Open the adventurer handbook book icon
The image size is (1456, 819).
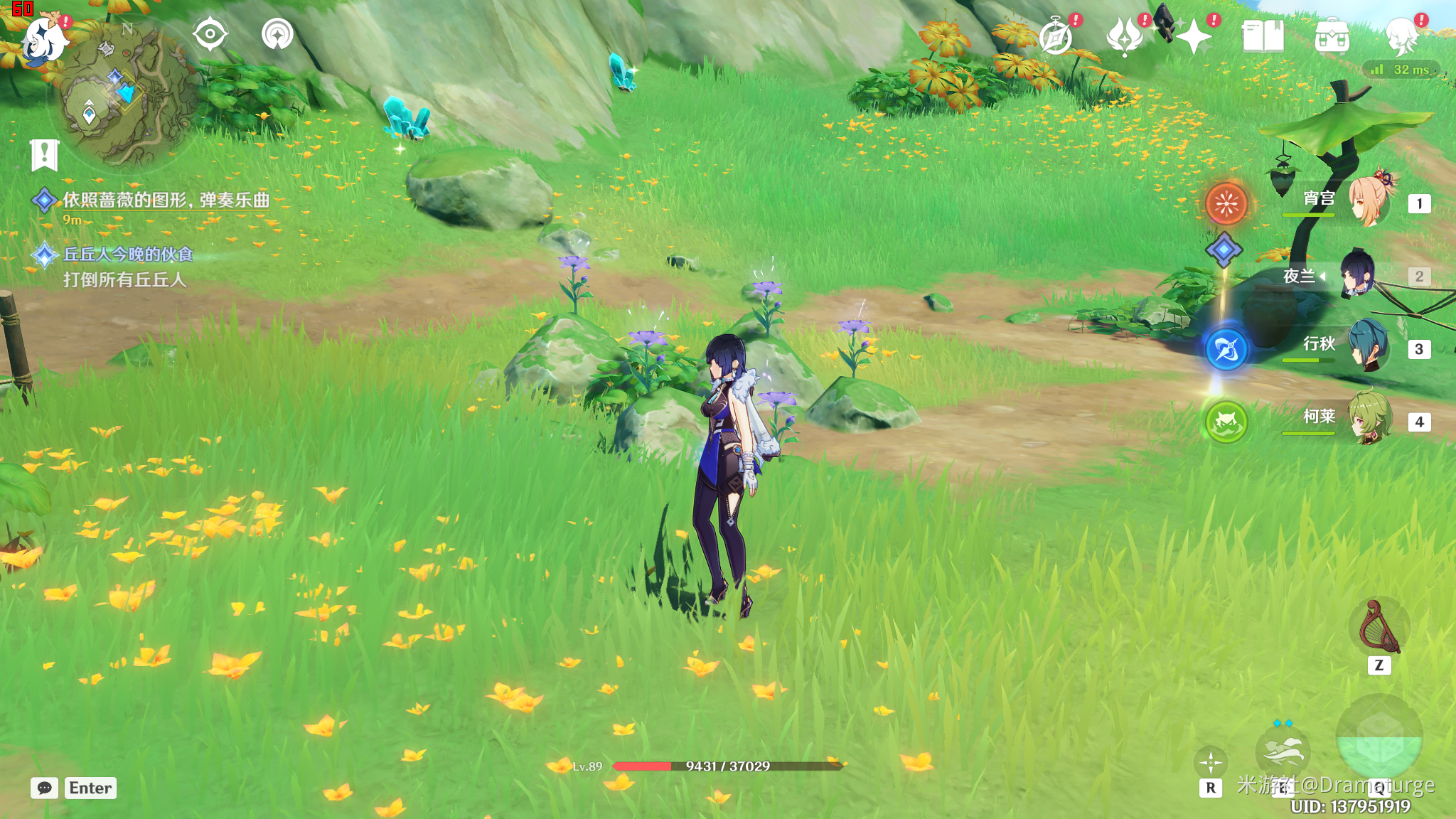coord(1263,37)
